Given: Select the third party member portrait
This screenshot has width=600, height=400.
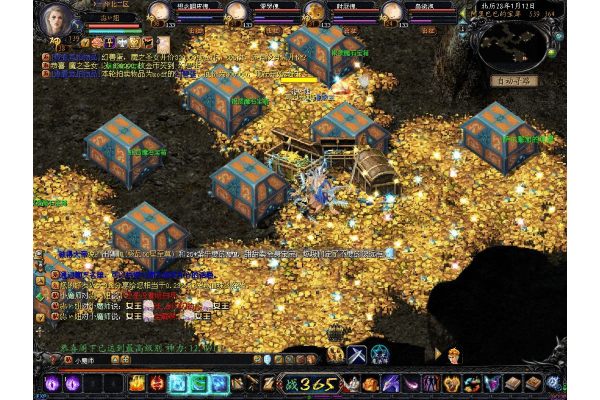Looking at the screenshot, I should pos(314,12).
